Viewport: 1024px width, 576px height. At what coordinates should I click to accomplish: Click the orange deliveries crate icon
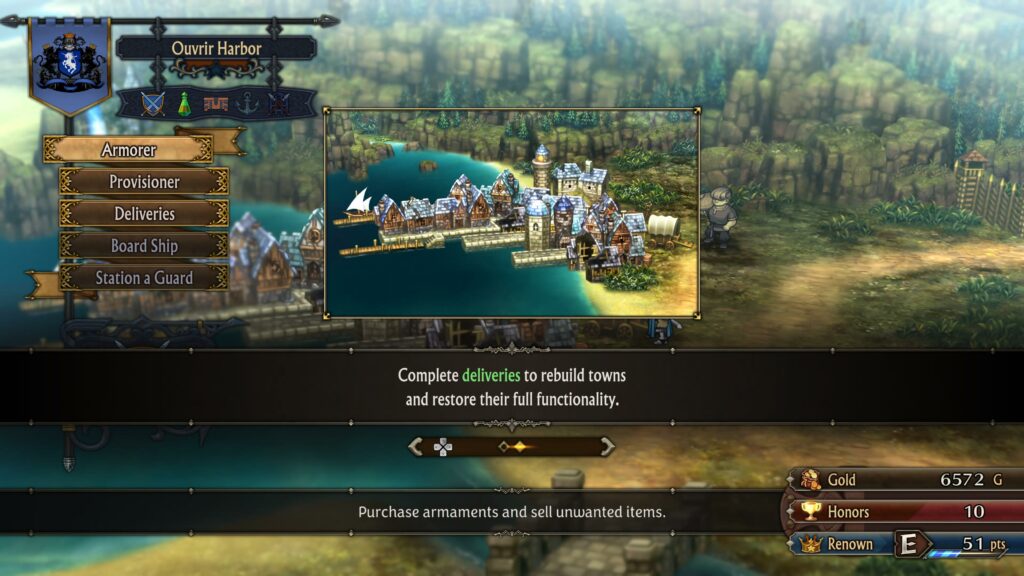click(215, 104)
